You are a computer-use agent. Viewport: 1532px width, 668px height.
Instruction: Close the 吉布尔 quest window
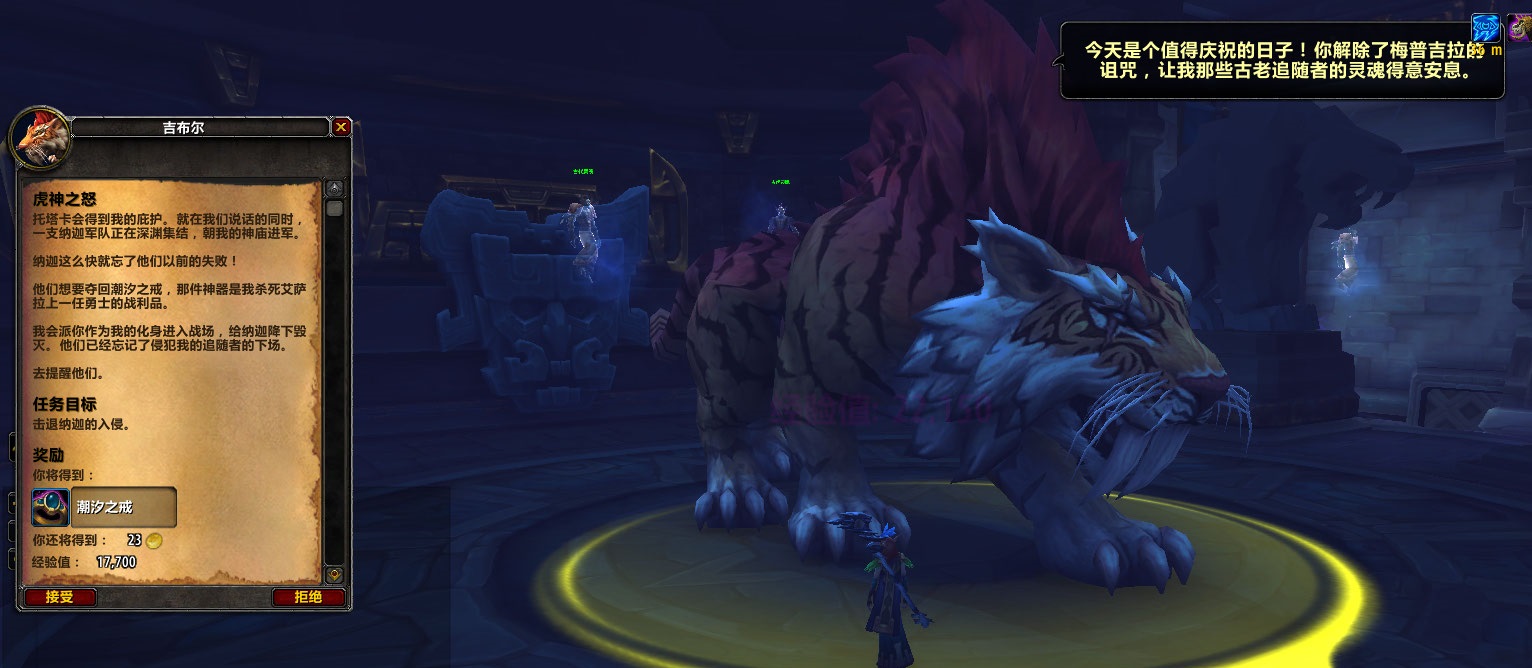point(341,127)
